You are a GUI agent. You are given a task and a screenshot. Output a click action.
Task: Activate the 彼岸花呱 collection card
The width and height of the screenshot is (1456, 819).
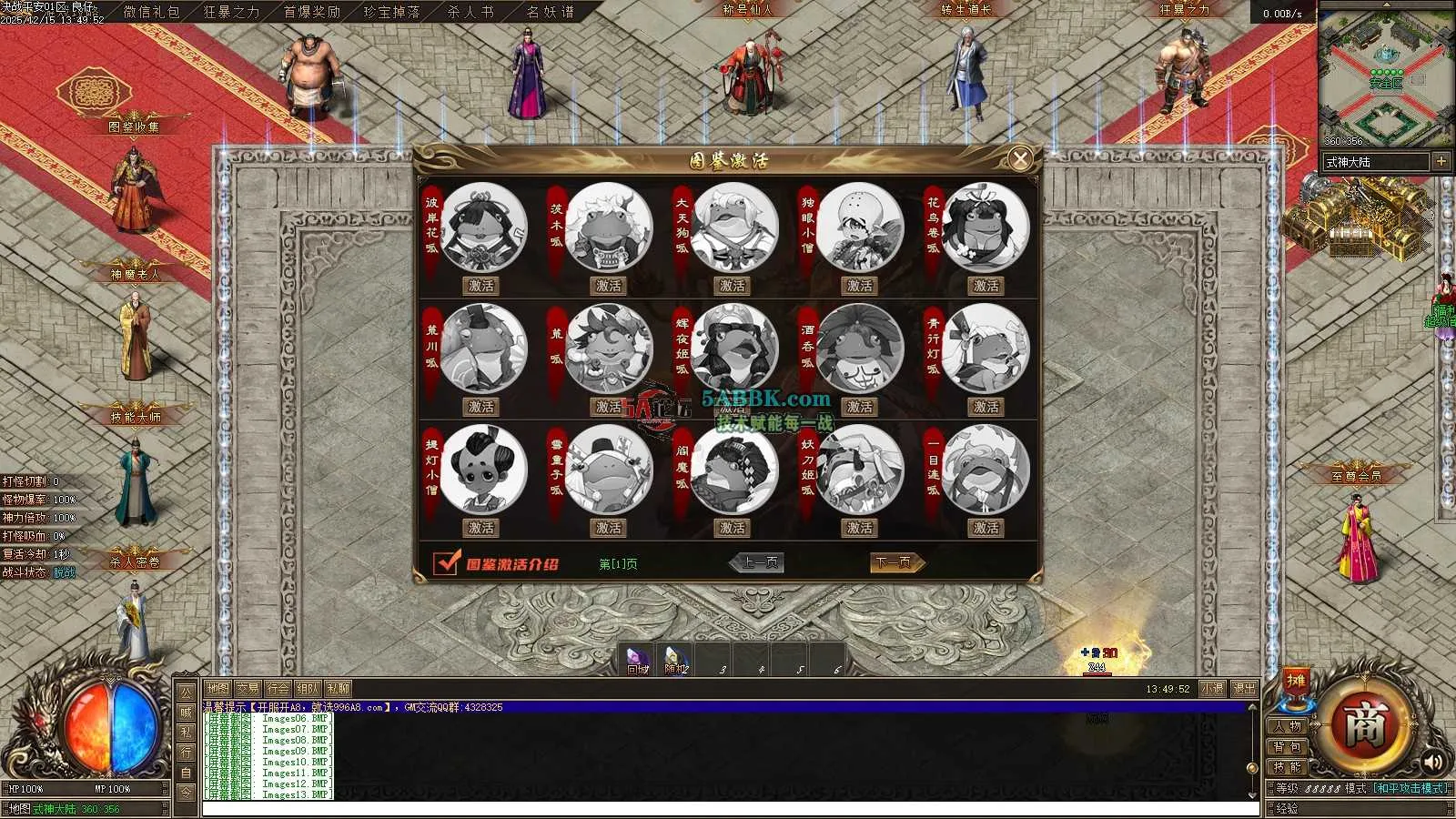pyautogui.click(x=481, y=286)
